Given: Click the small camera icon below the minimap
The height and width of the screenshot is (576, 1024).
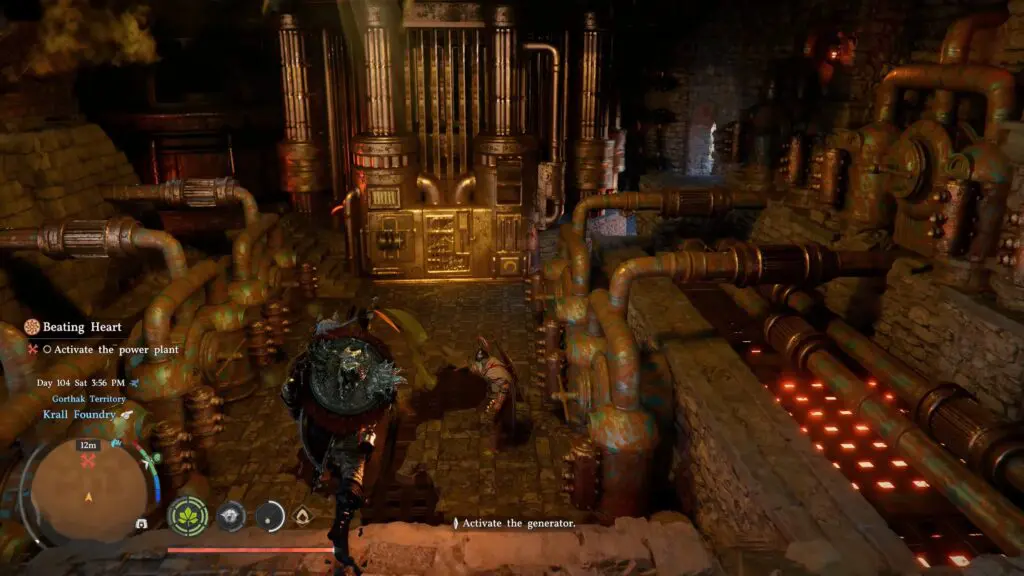Looking at the screenshot, I should coord(141,523).
